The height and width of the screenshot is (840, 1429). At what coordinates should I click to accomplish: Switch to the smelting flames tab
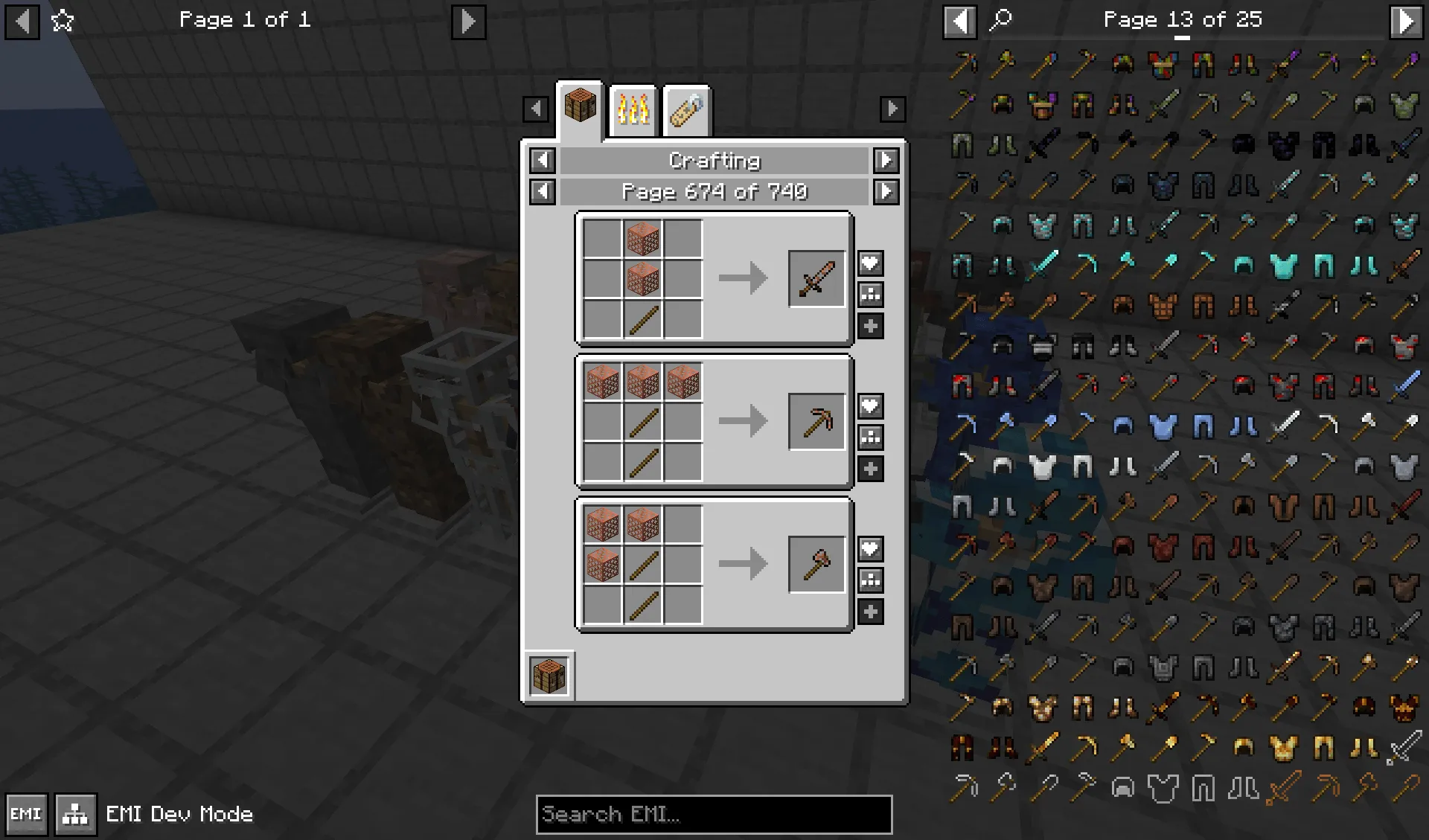(x=632, y=109)
